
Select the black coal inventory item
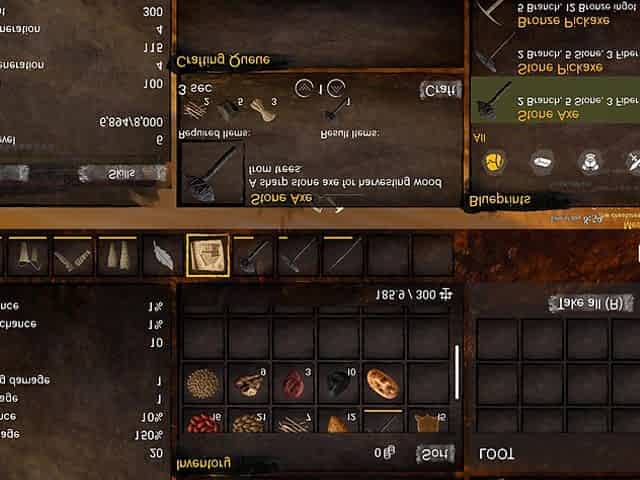(x=338, y=383)
